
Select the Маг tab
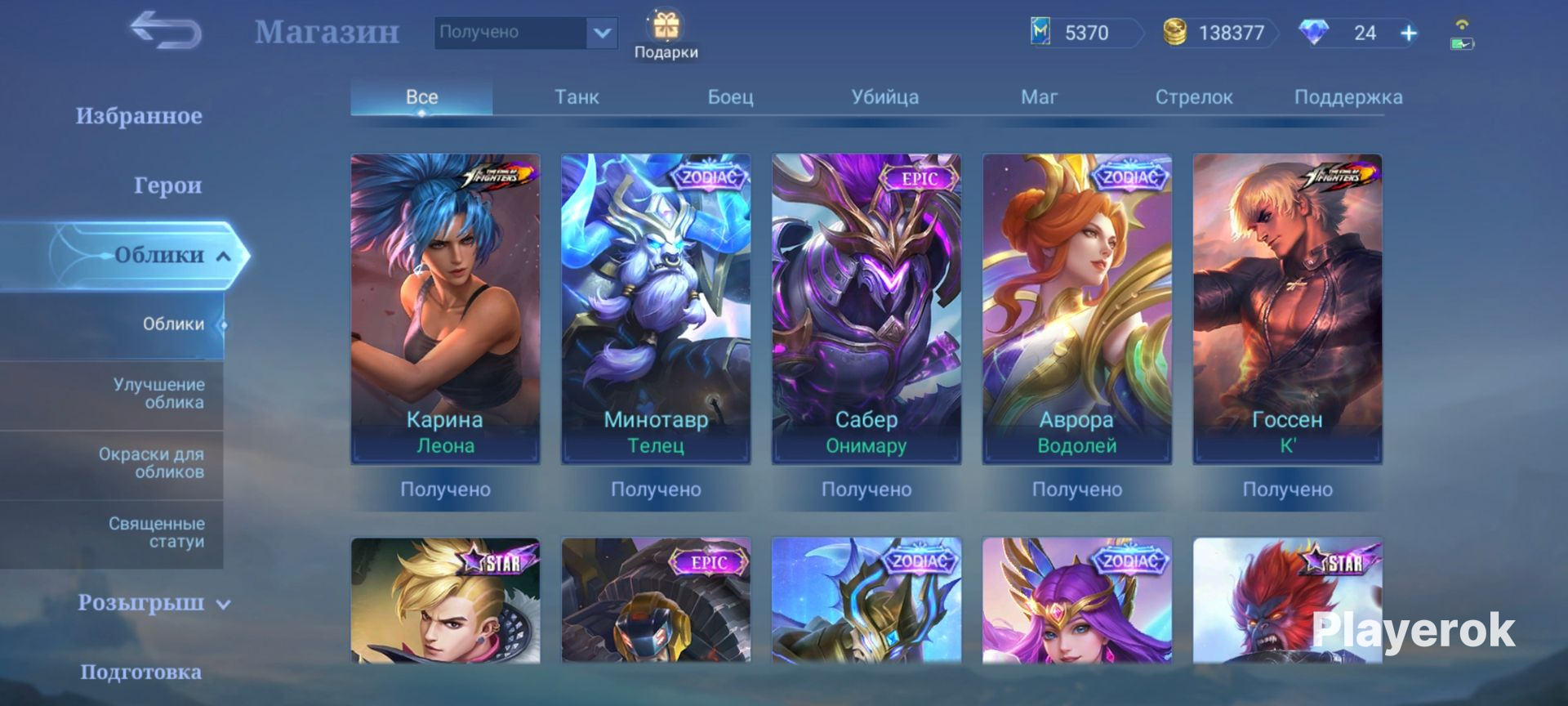(x=1039, y=97)
